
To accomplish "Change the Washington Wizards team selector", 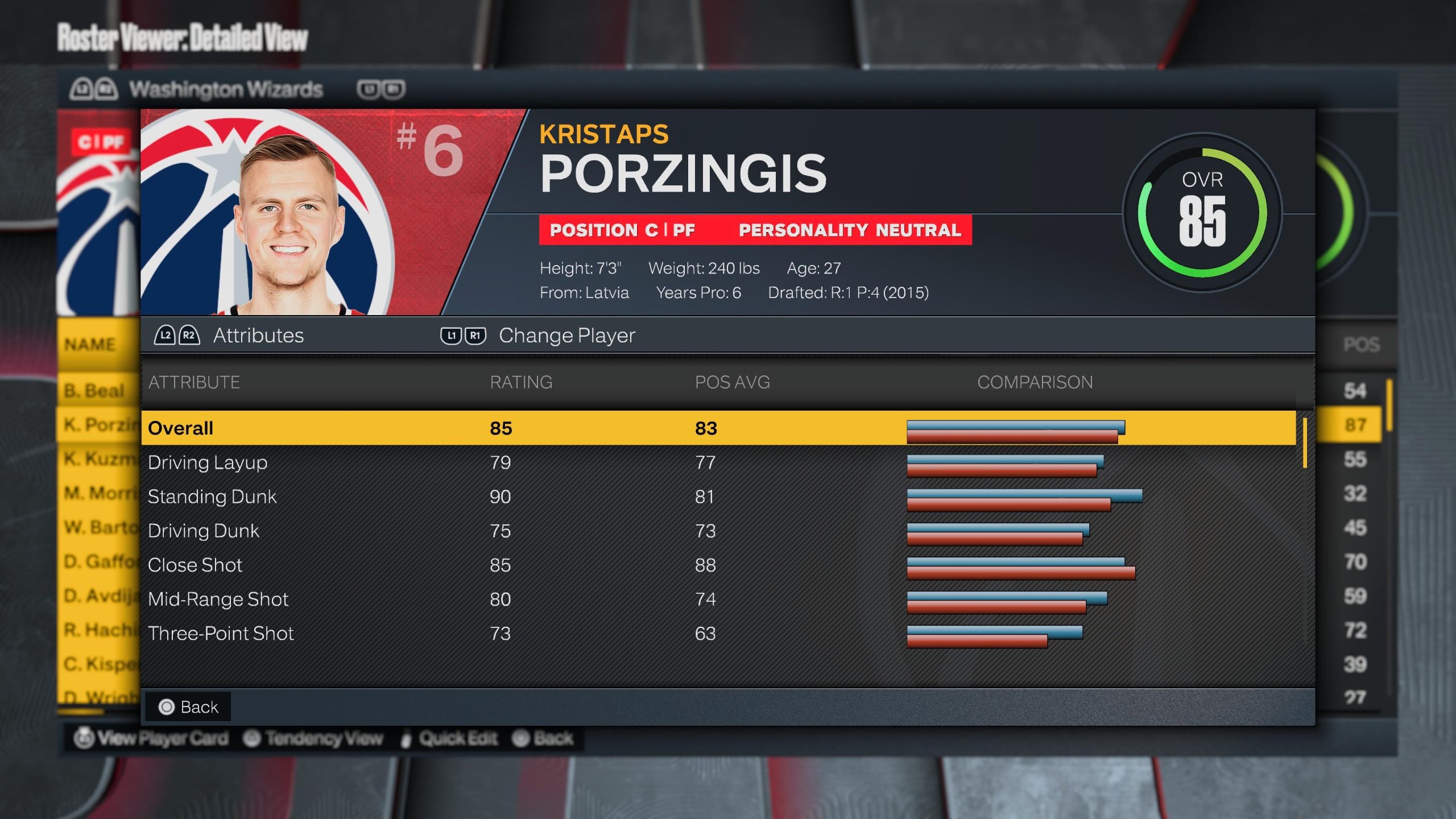I will pos(226,89).
